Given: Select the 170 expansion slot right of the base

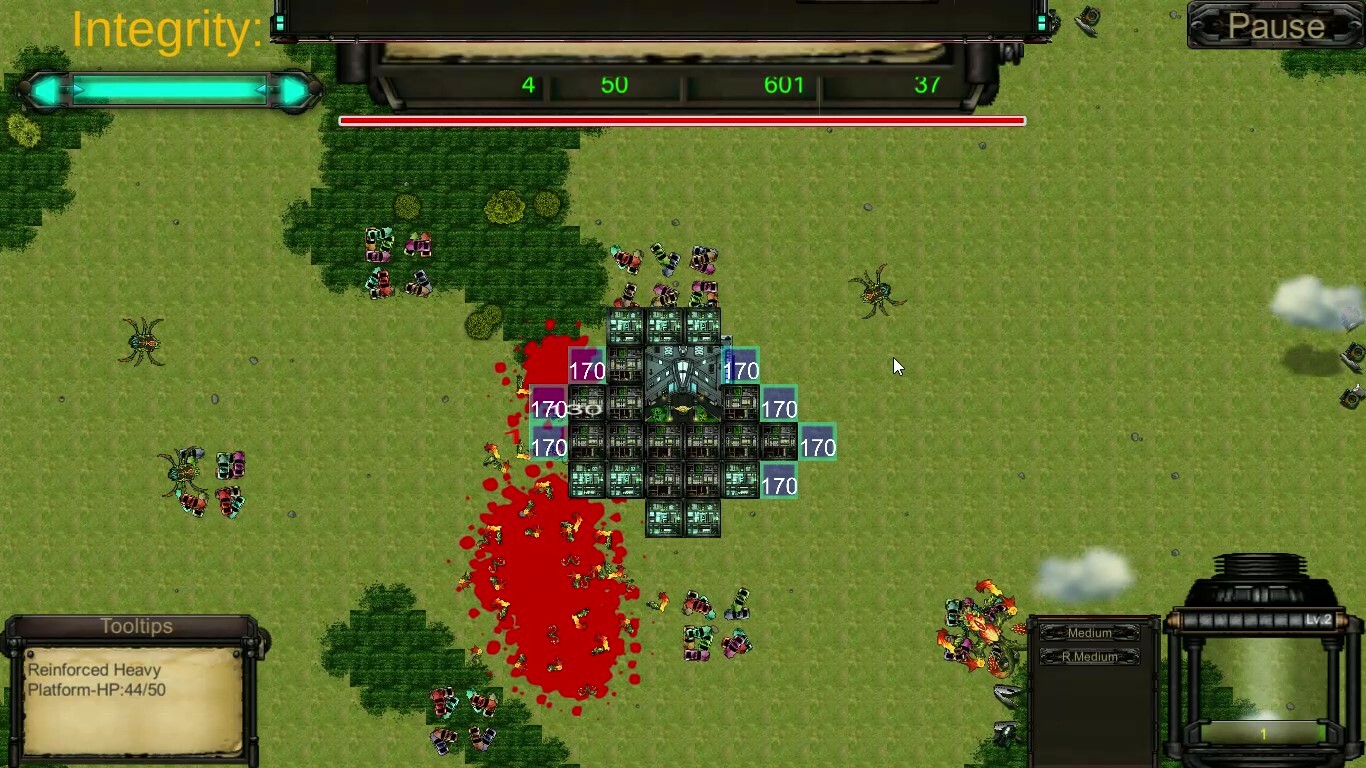Looking at the screenshot, I should (818, 447).
